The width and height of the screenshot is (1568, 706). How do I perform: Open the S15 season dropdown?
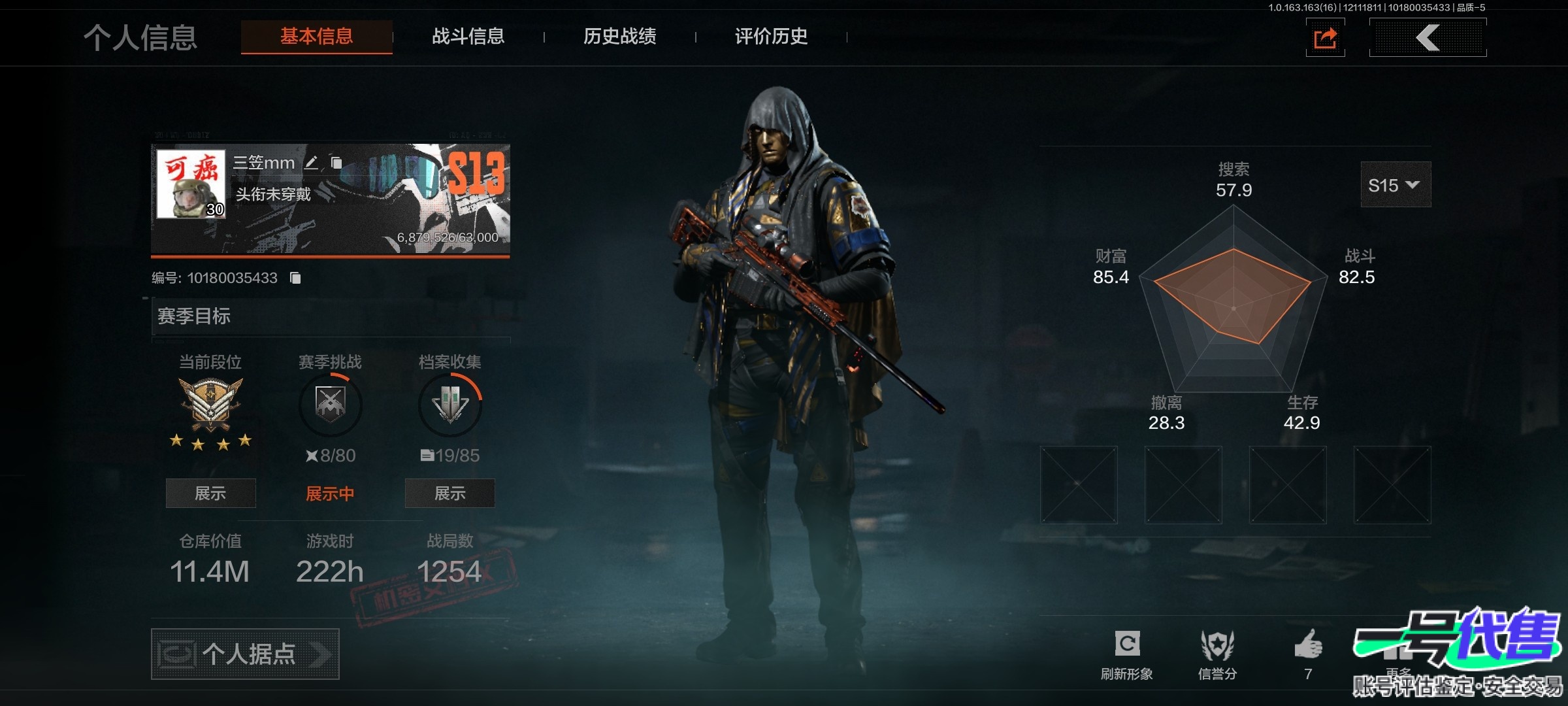[1395, 185]
